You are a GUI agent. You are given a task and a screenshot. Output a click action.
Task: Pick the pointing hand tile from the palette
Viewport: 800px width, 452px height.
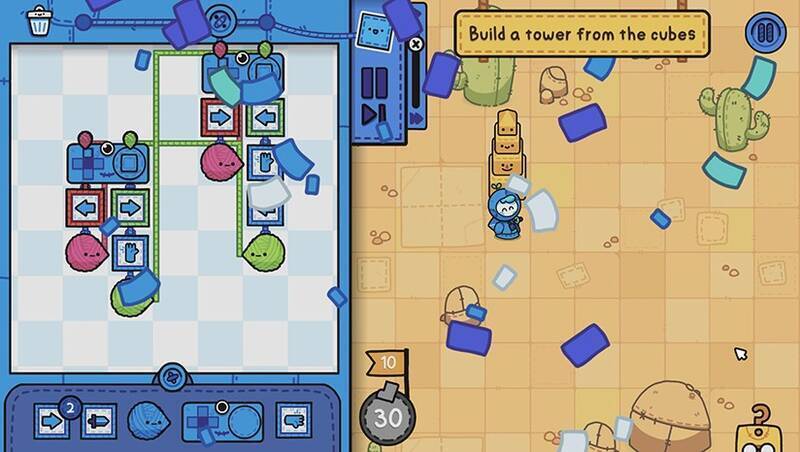[x=293, y=421]
